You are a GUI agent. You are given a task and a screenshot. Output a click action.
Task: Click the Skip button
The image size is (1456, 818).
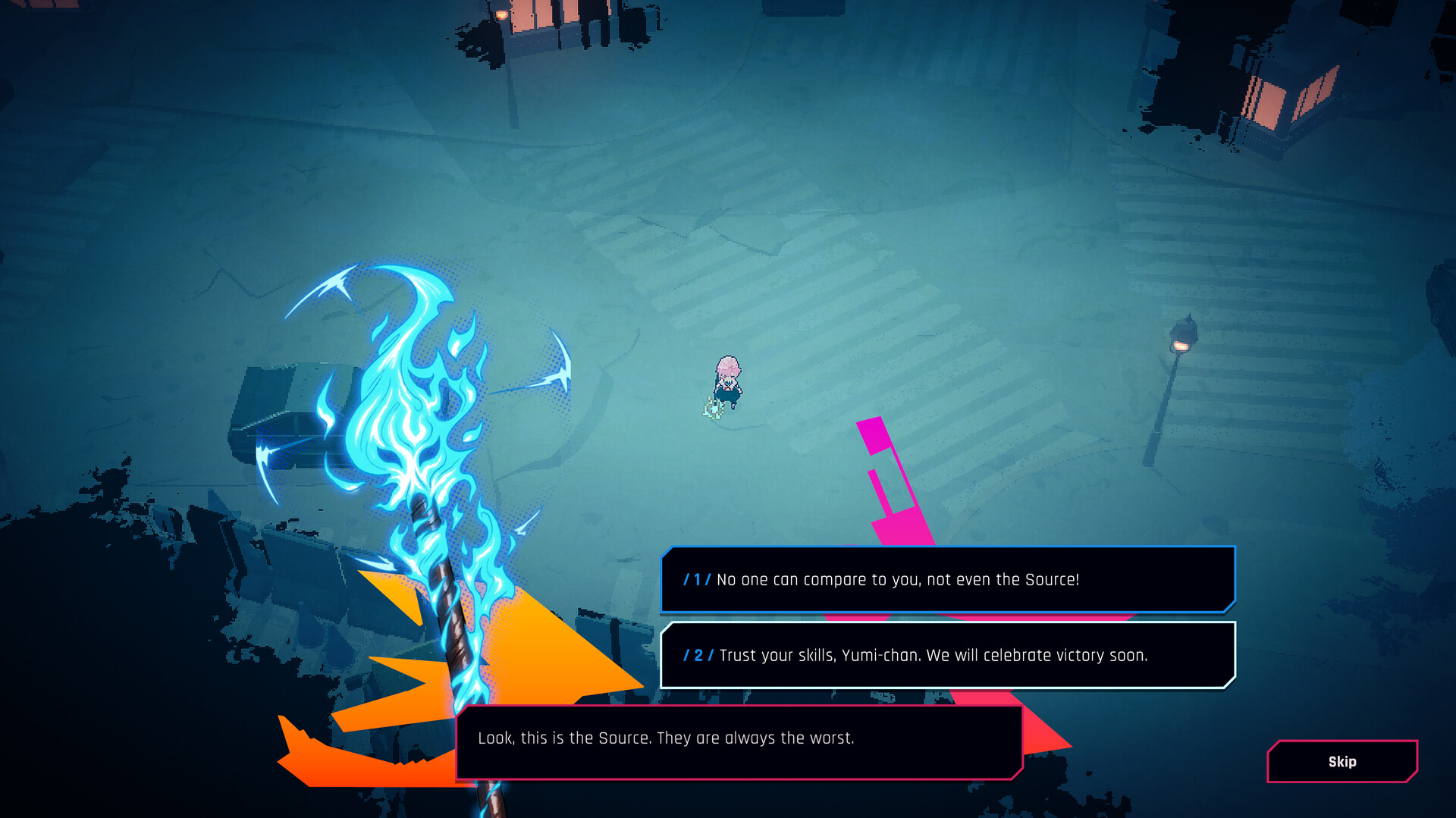1341,761
